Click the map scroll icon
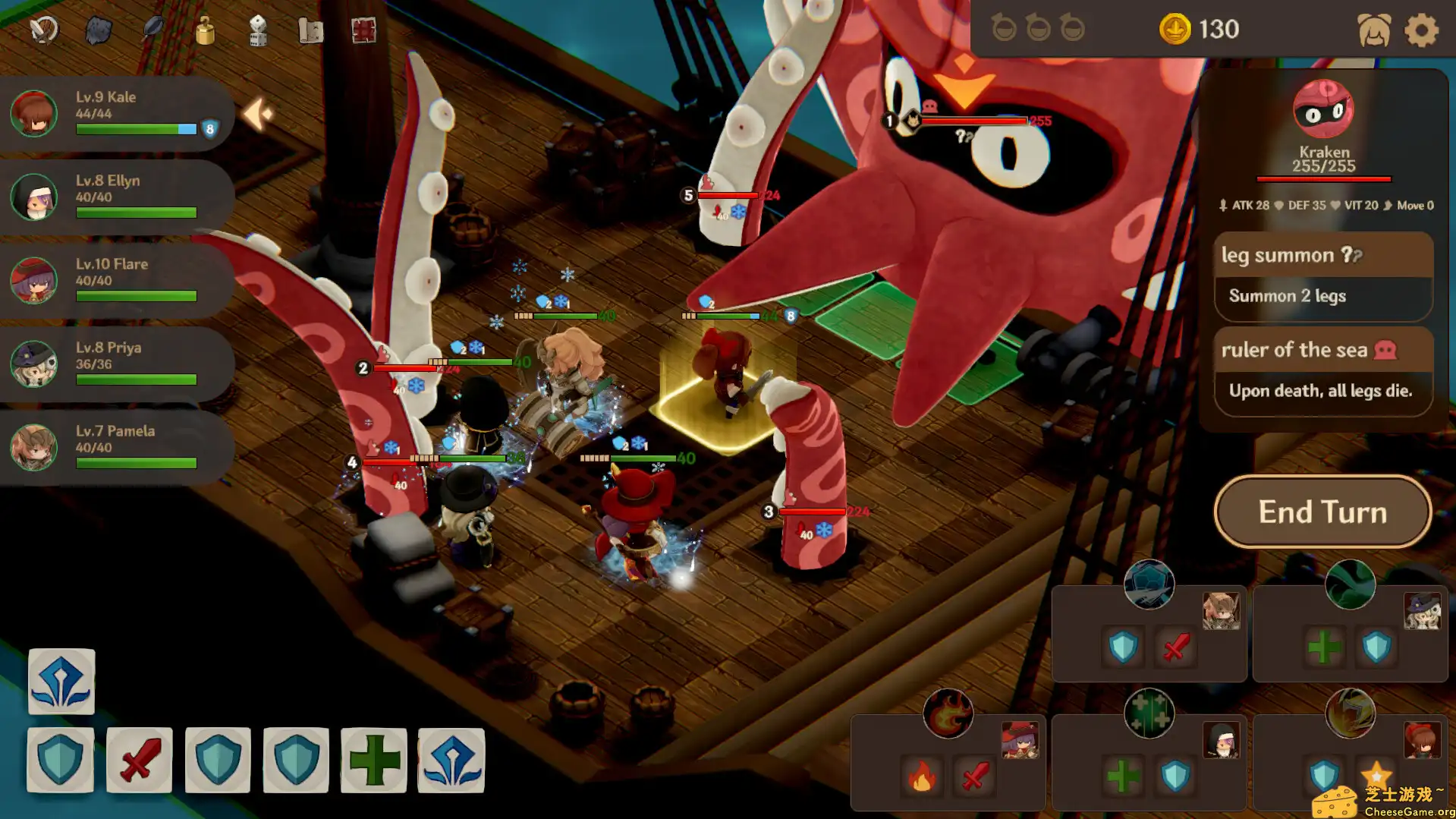The height and width of the screenshot is (819, 1456). 311,29
